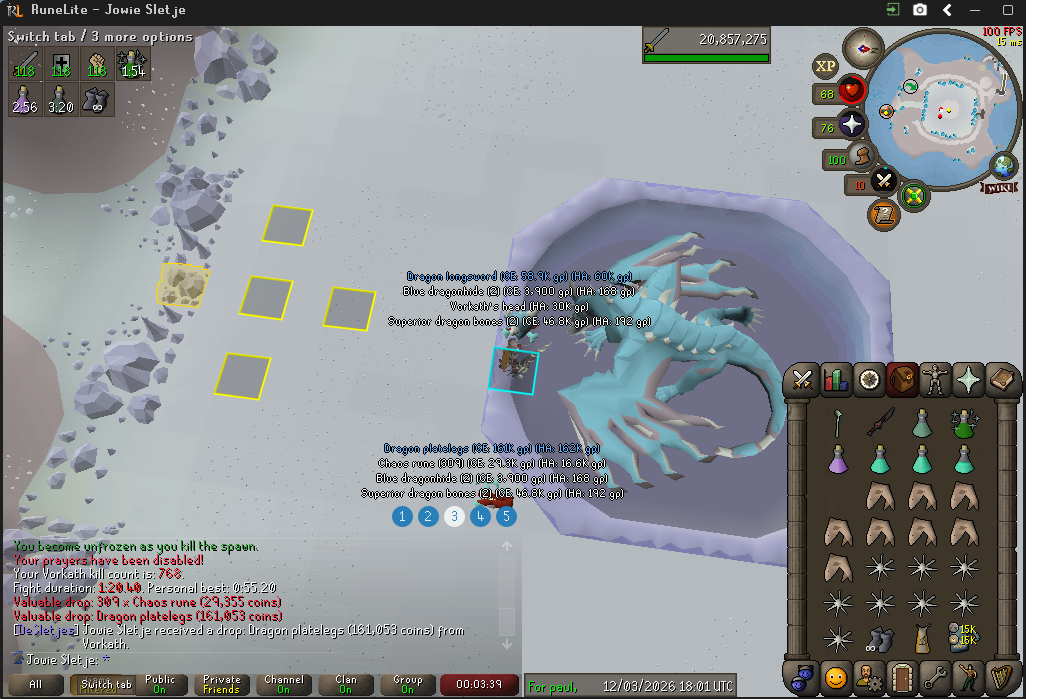
Task: Open the Logout door tab
Action: [902, 677]
